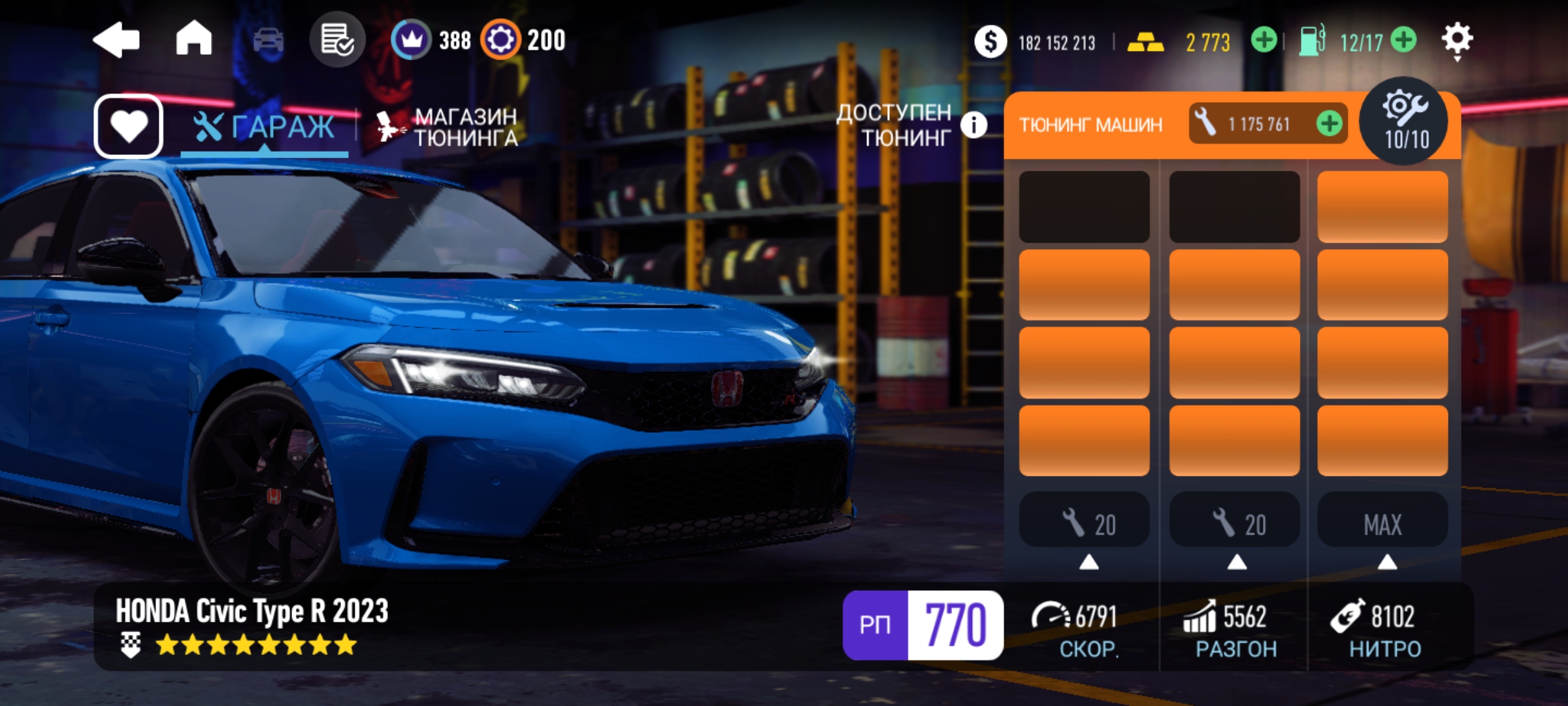Upgrade Скор. for 20 wrenches
The height and width of the screenshot is (706, 1568).
tap(1085, 523)
